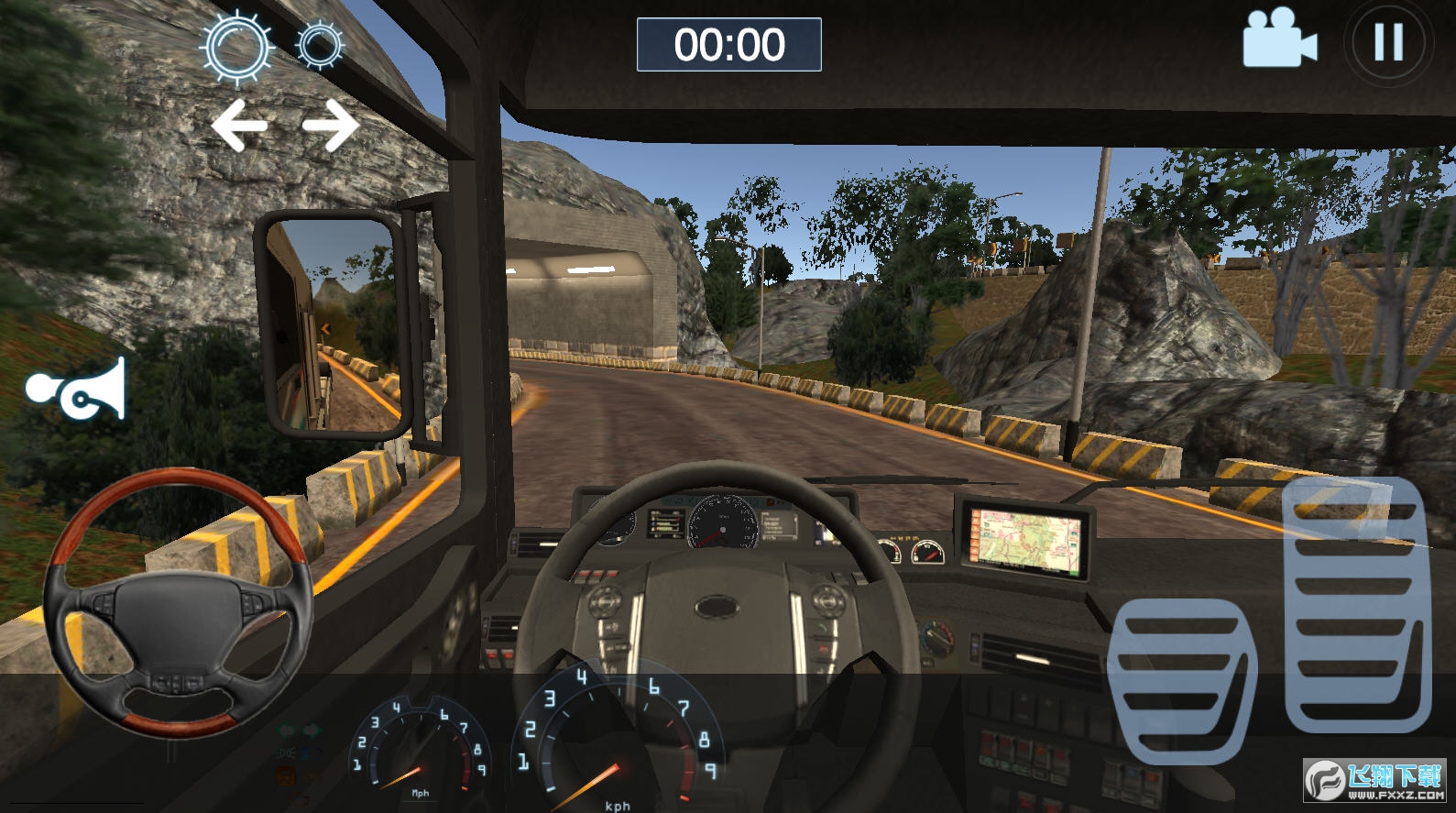Honk the horn icon
This screenshot has width=1456, height=813.
pos(77,390)
